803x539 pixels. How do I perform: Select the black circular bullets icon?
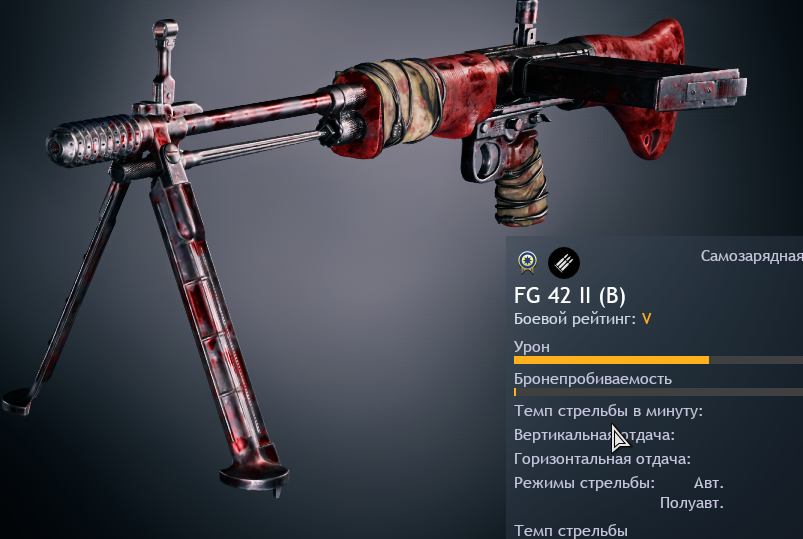(x=564, y=263)
